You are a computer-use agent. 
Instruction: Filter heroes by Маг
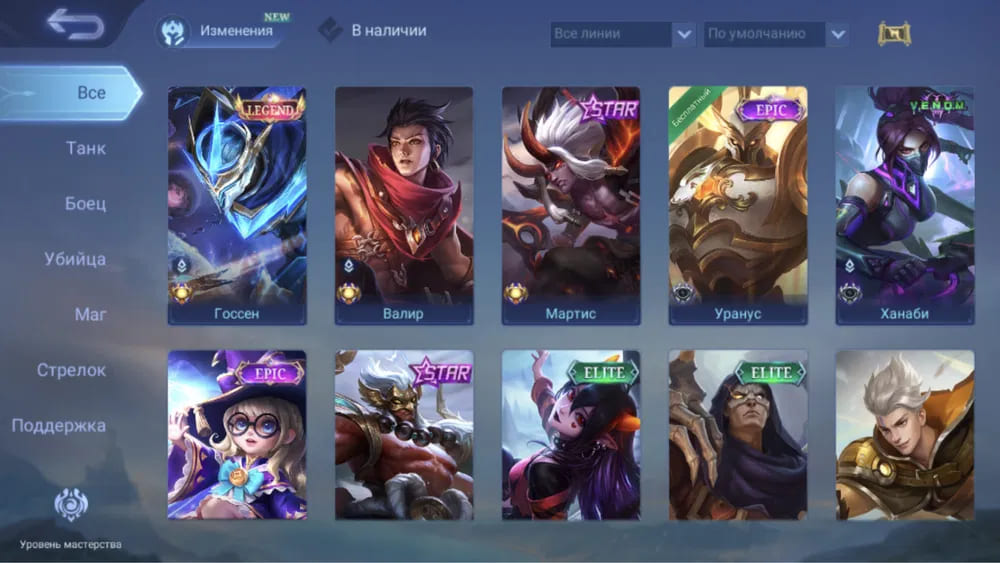[90, 315]
